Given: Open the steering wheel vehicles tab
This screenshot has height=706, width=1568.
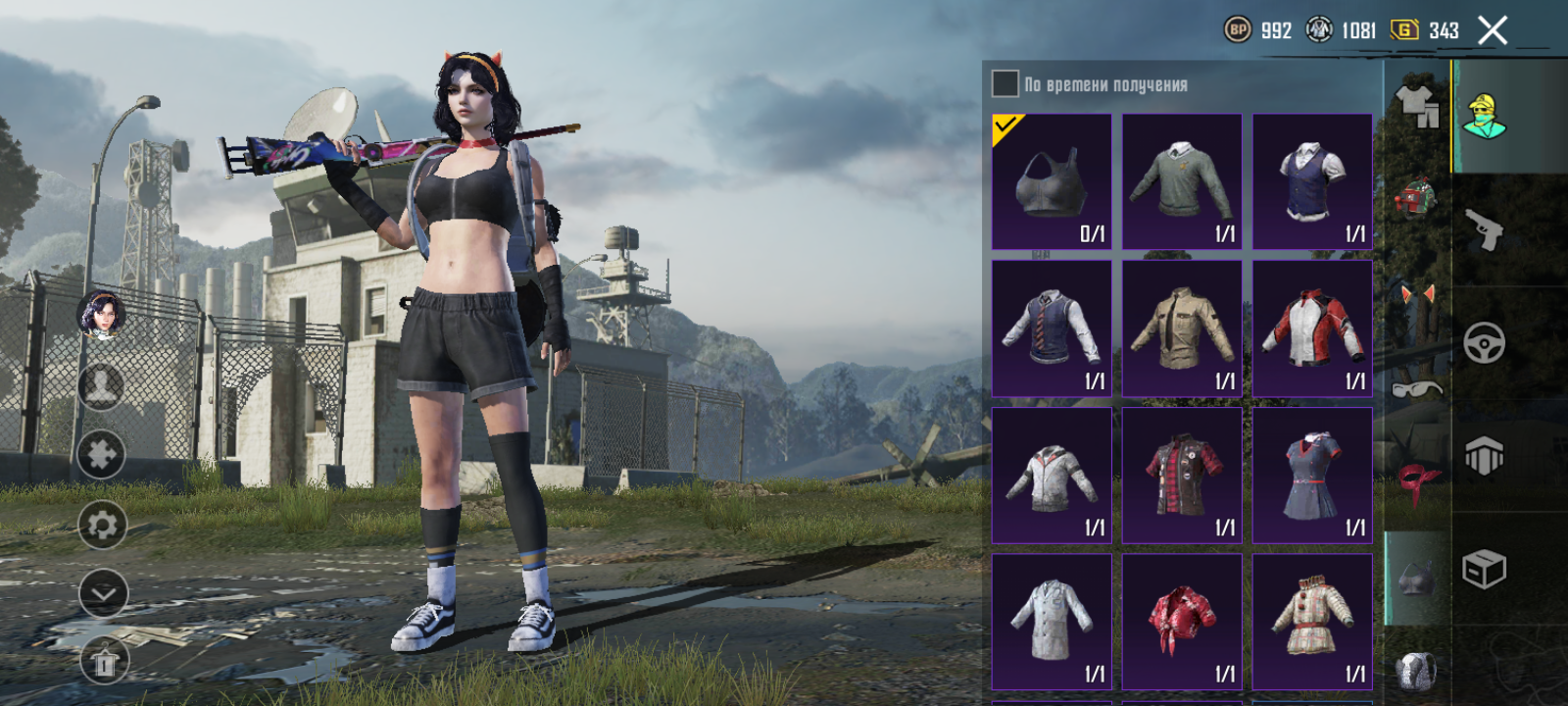Looking at the screenshot, I should point(1485,343).
